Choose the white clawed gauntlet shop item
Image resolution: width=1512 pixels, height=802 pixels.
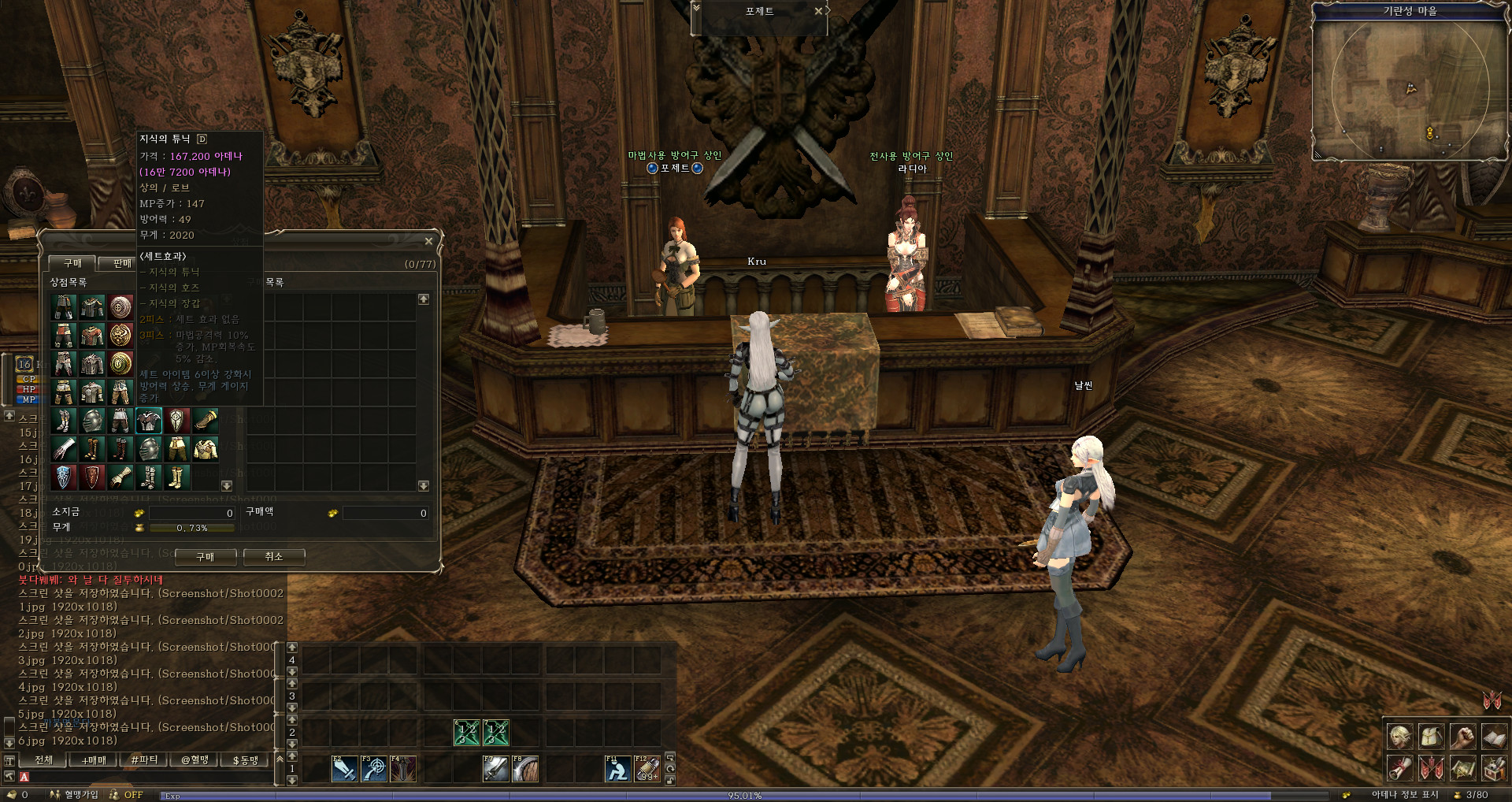pos(64,449)
